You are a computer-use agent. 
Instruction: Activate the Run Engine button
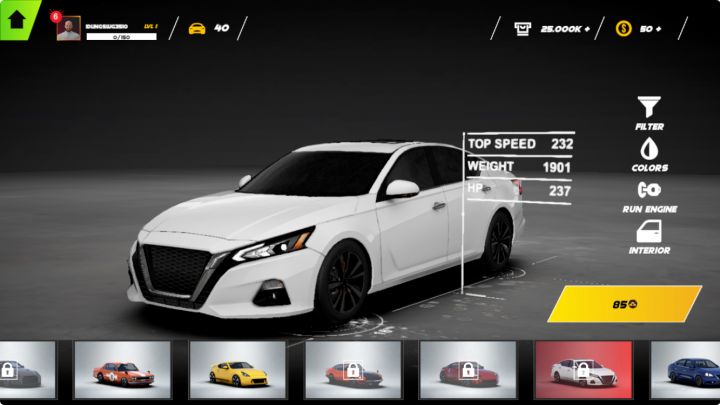pyautogui.click(x=649, y=194)
